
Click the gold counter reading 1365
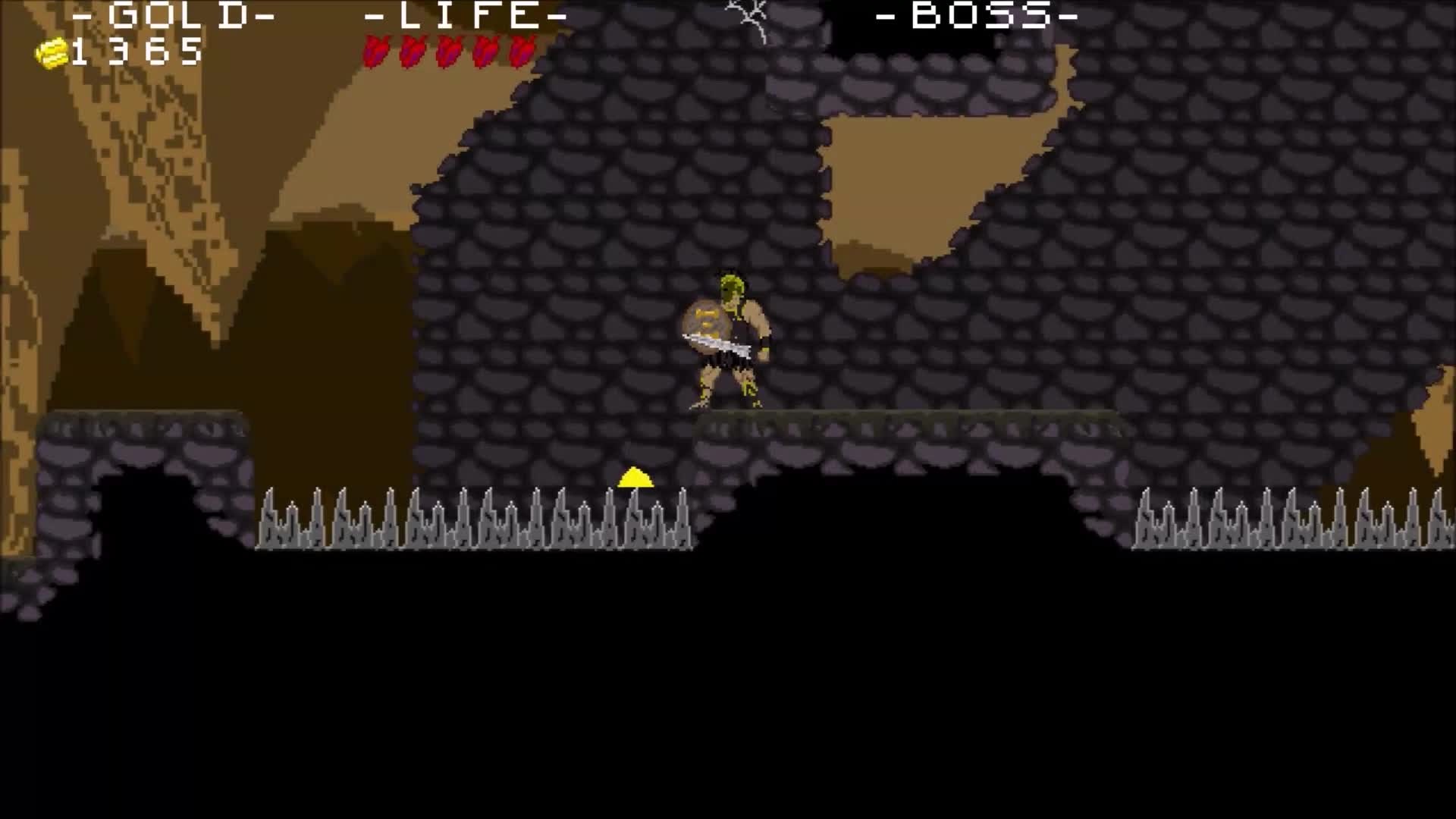click(x=136, y=53)
